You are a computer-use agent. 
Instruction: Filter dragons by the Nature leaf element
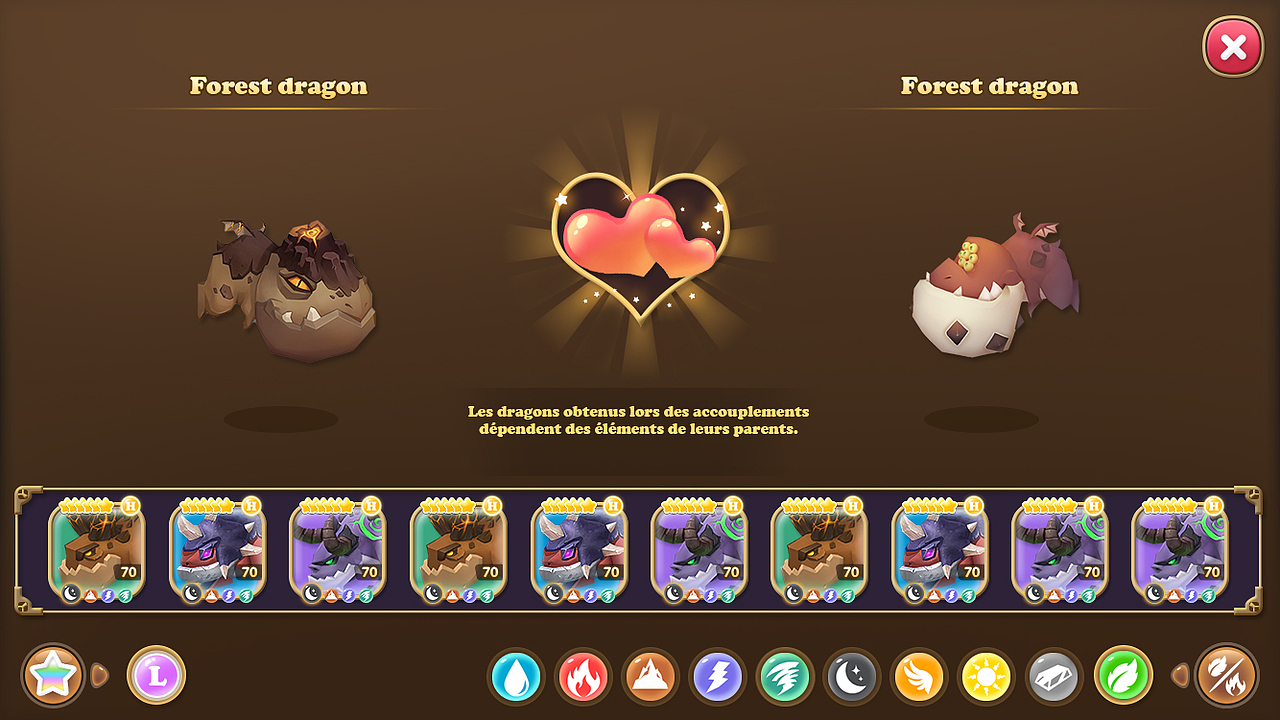pyautogui.click(x=1123, y=676)
